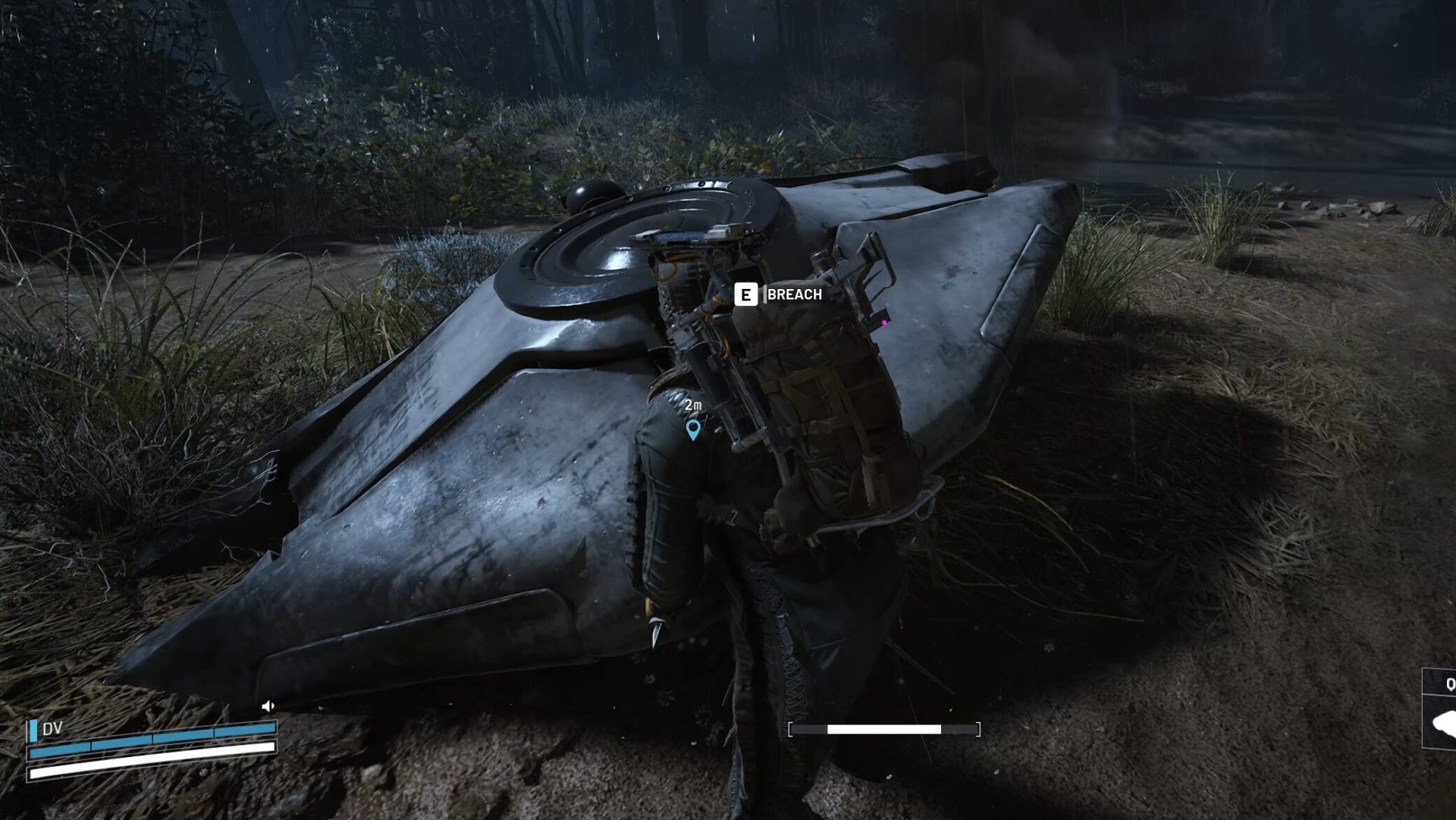The image size is (1456, 820).
Task: Toggle the speaker mute icon above the DV bar
Action: pyautogui.click(x=268, y=705)
